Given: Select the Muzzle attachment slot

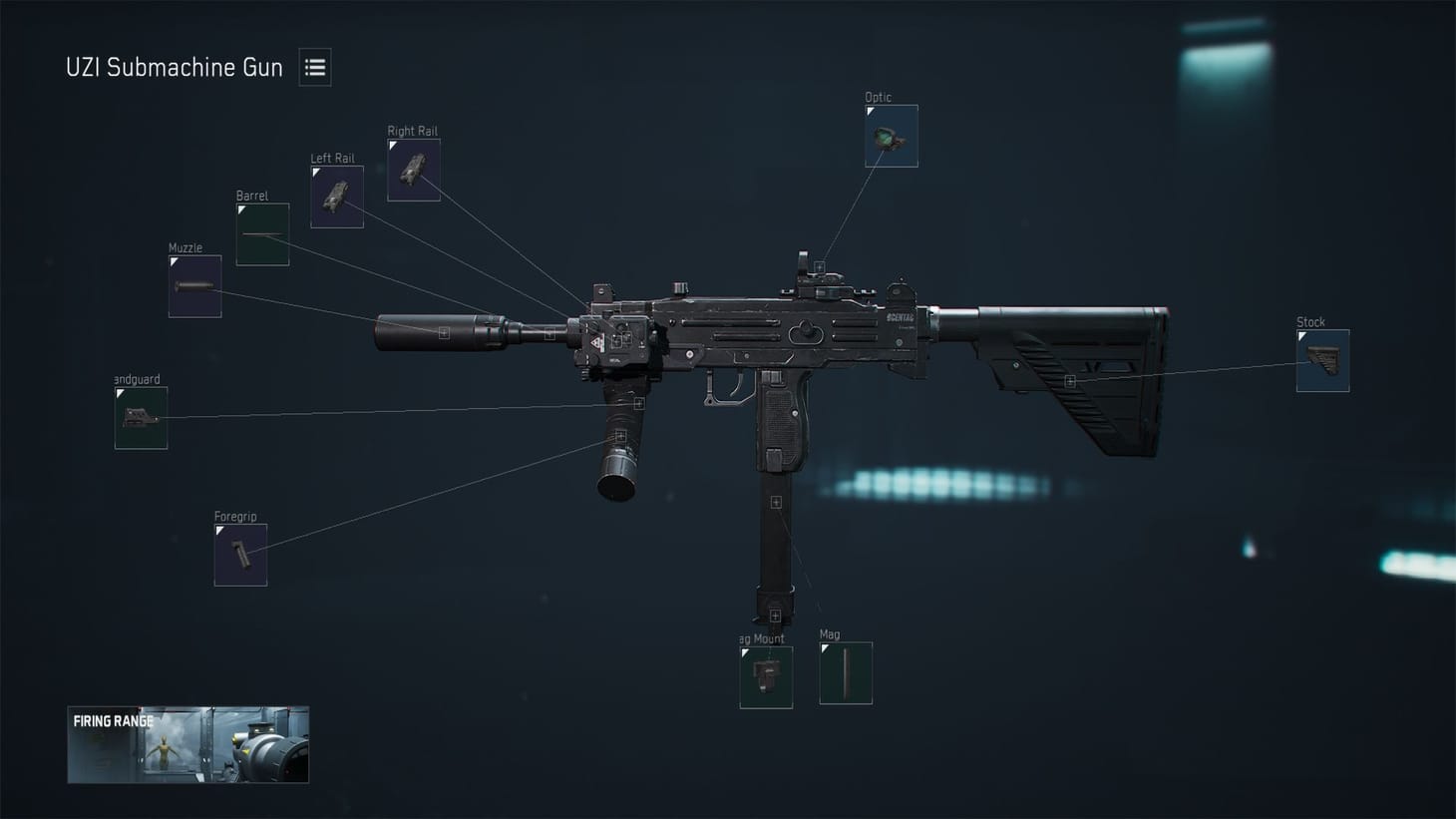Looking at the screenshot, I should (193, 284).
